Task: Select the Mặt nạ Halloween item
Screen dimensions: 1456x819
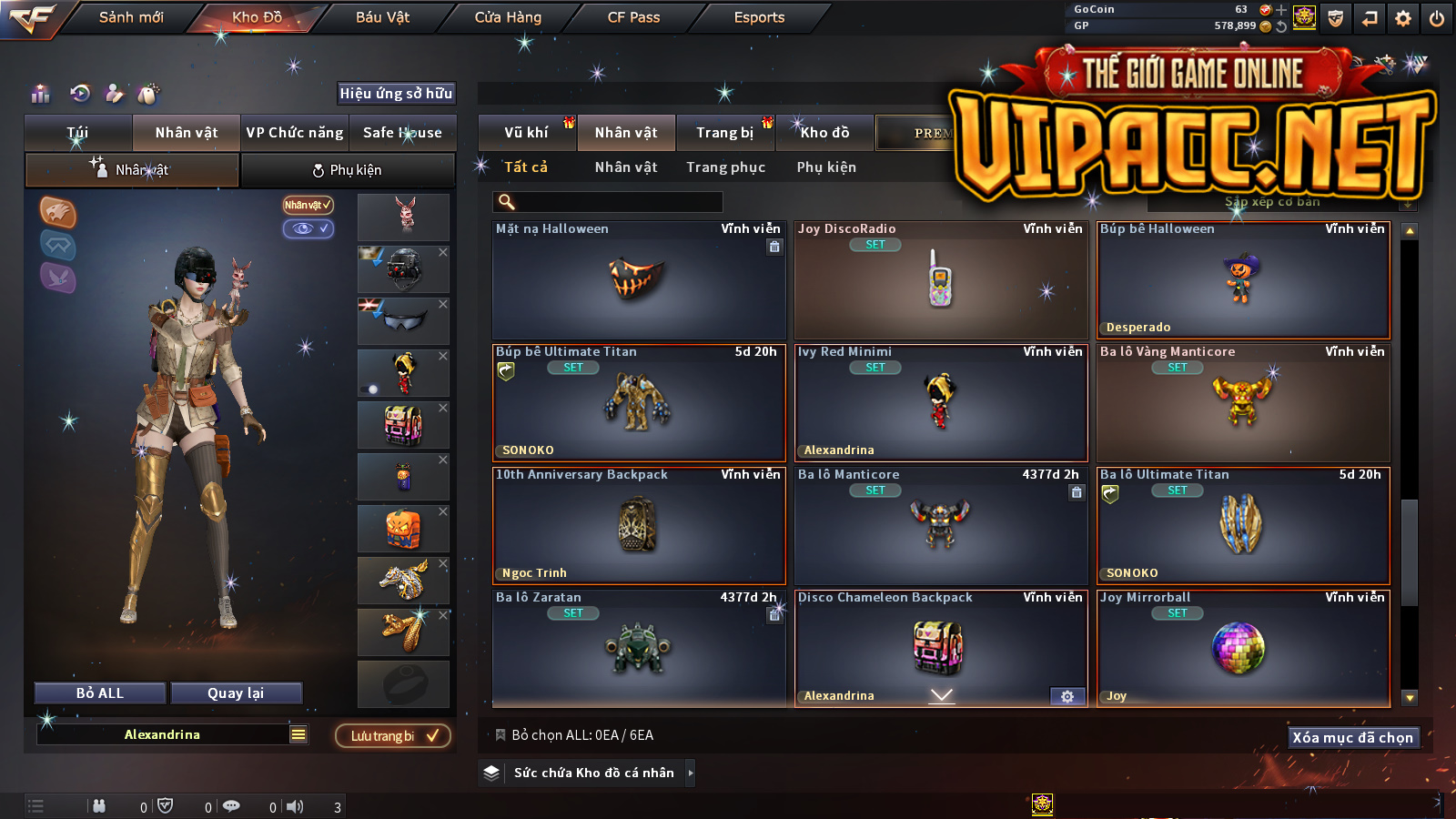Action: pyautogui.click(x=638, y=280)
